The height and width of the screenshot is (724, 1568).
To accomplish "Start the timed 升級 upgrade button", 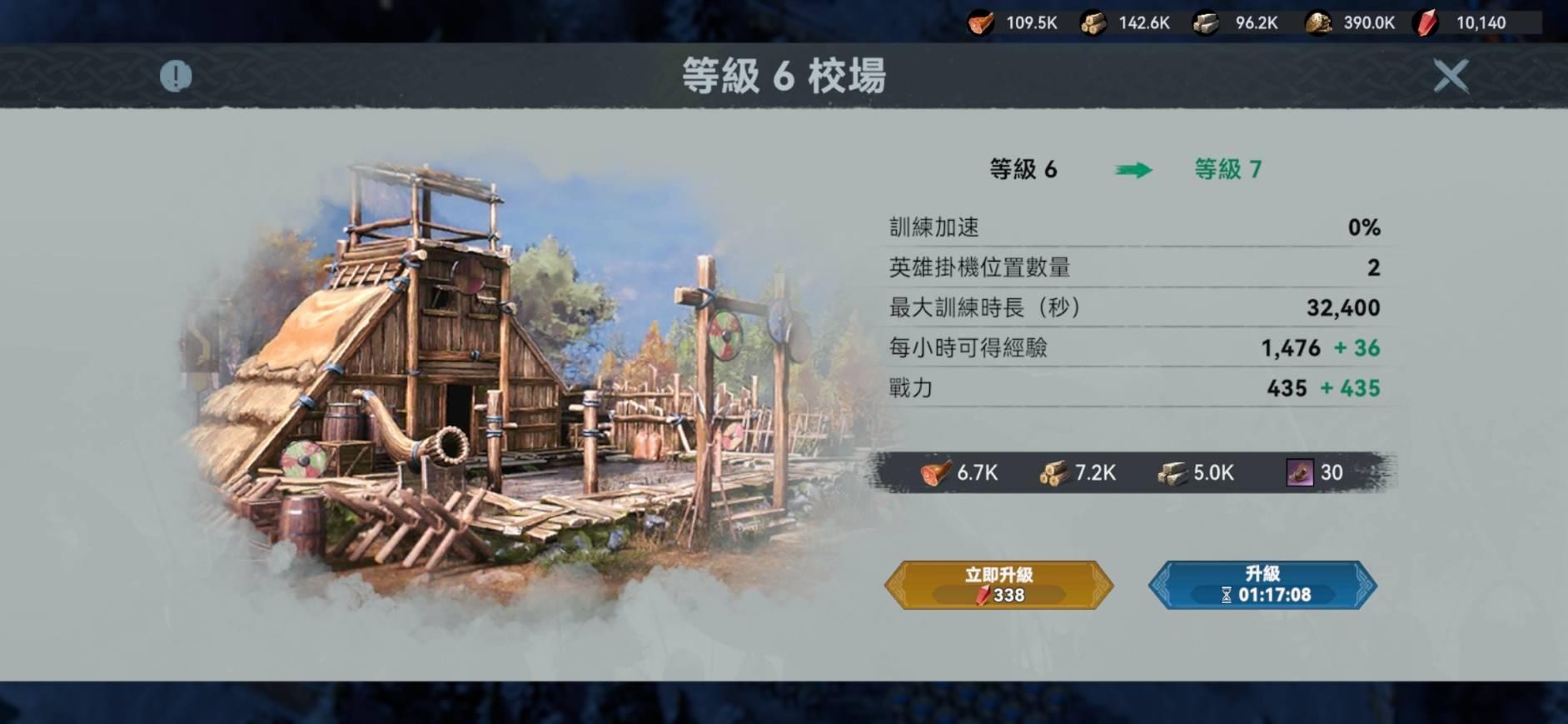I will (x=1262, y=585).
